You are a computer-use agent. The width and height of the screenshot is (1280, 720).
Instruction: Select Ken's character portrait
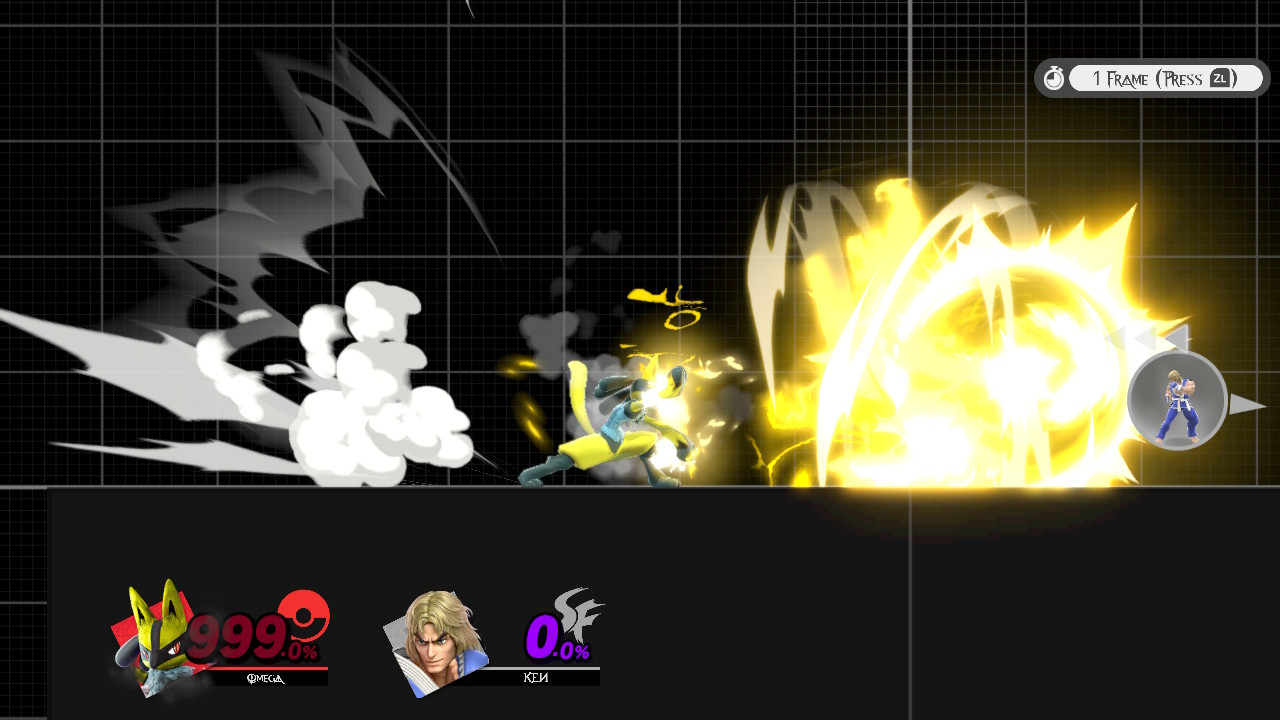click(435, 640)
